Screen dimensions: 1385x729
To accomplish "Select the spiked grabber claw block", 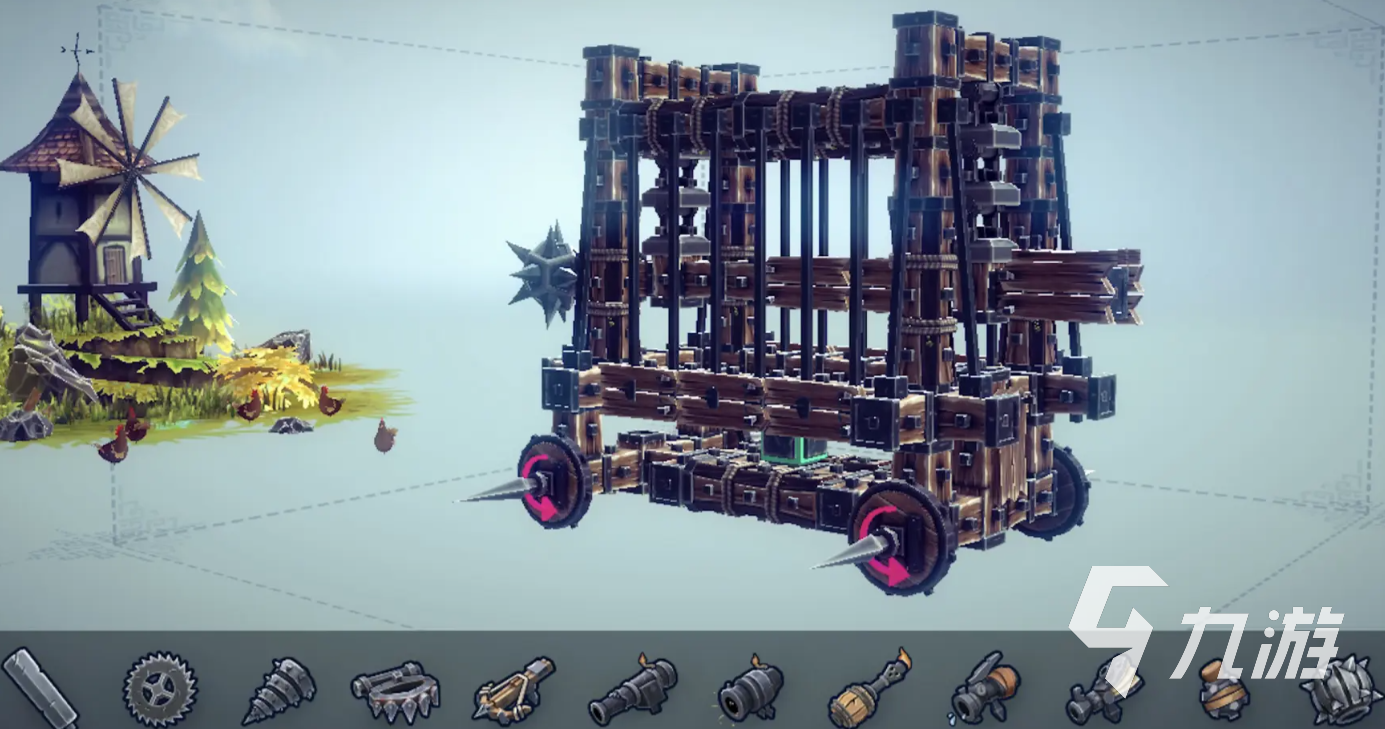I will pyautogui.click(x=396, y=690).
